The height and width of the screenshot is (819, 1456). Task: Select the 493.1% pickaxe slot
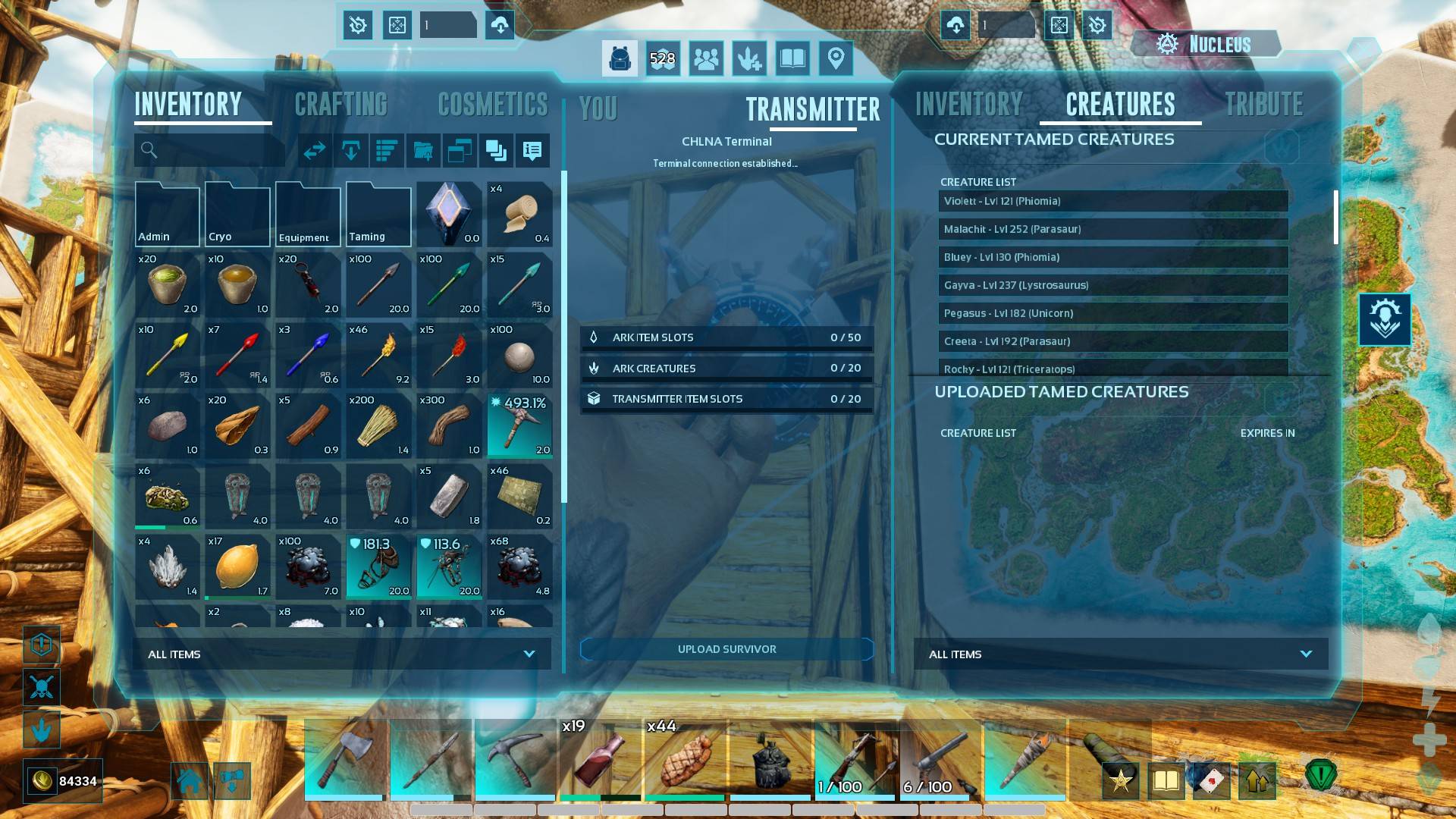pos(519,425)
